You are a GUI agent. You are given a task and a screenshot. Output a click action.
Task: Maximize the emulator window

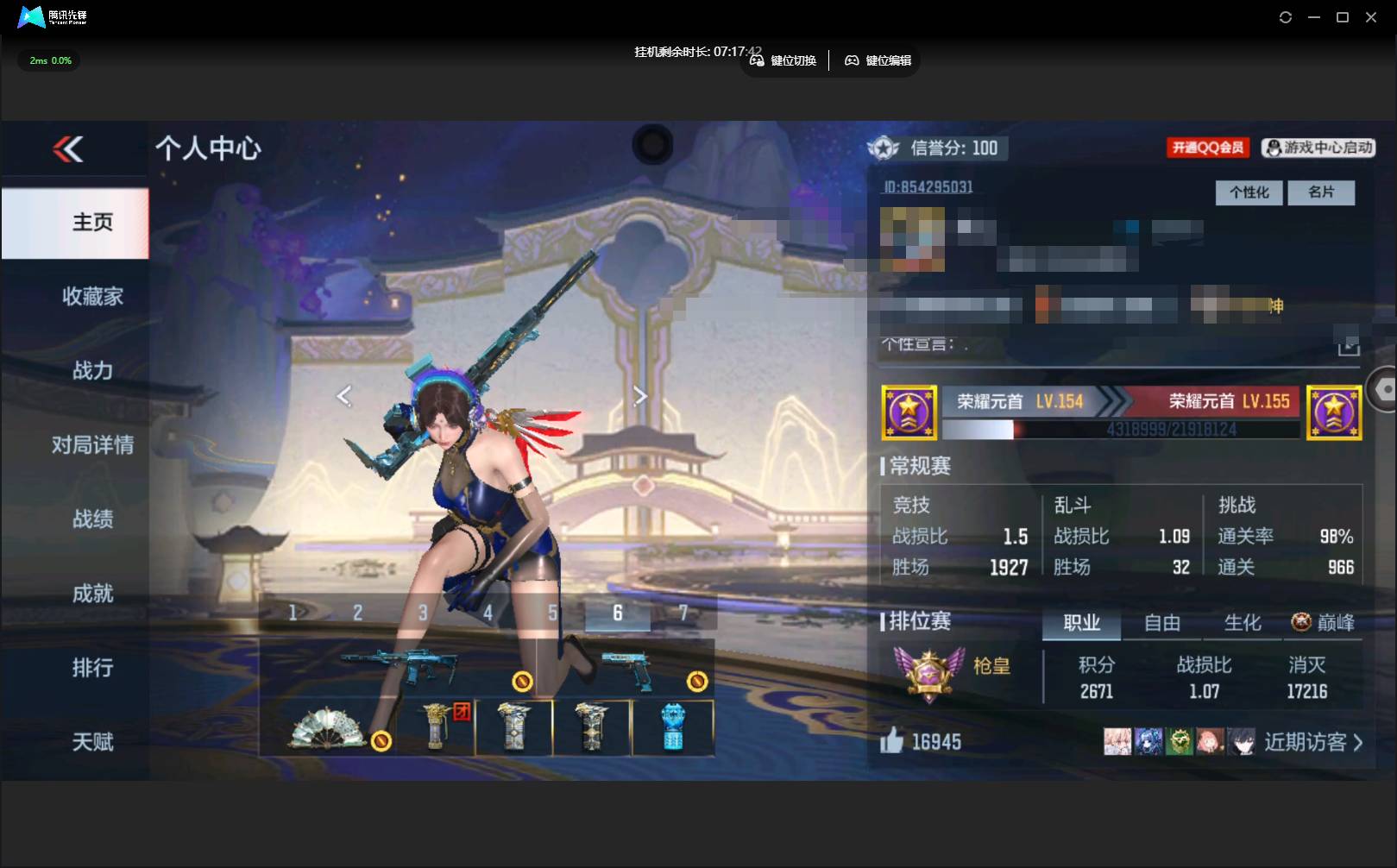point(1342,17)
